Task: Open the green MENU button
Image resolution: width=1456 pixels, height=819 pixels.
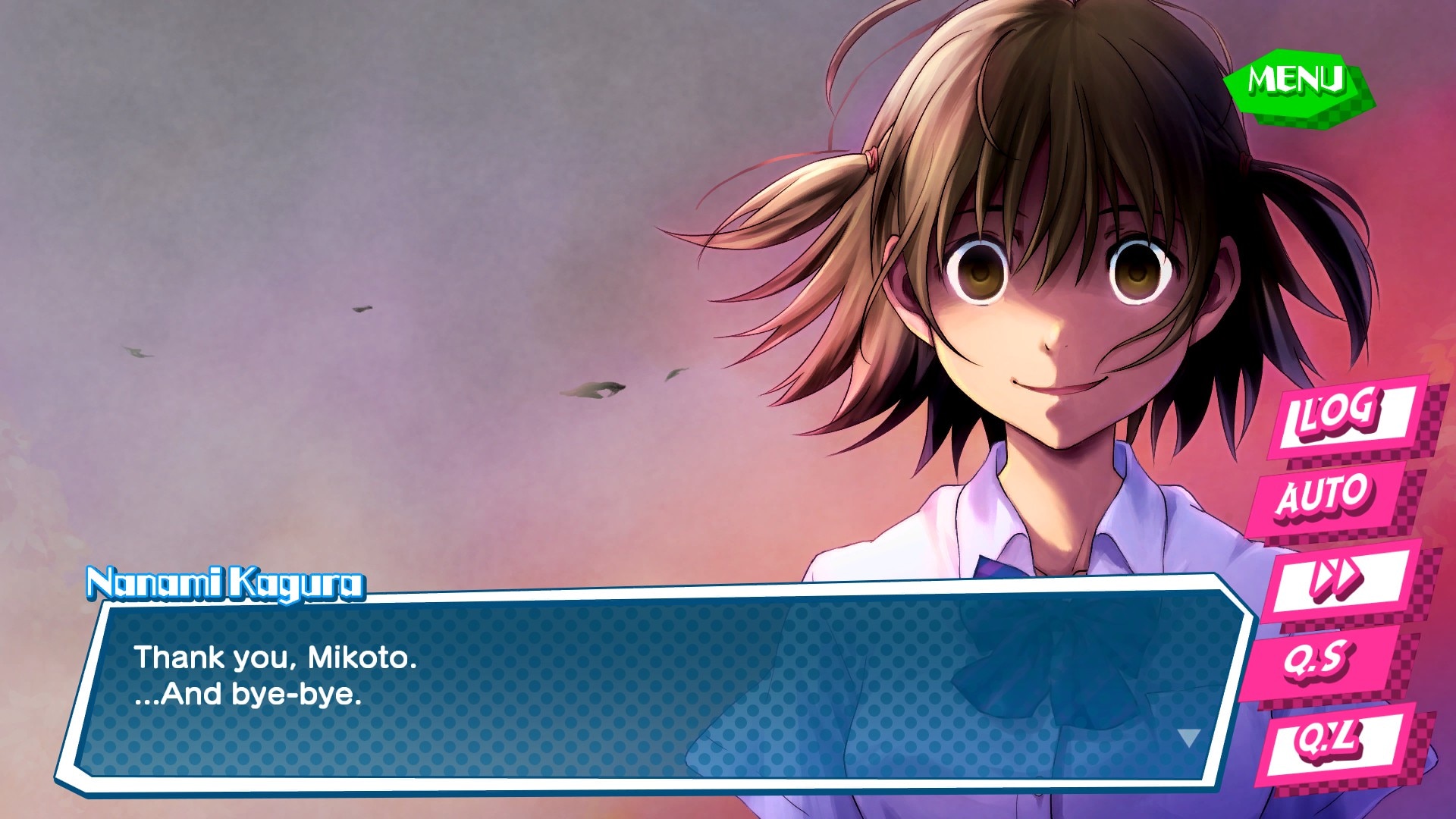Action: tap(1296, 81)
